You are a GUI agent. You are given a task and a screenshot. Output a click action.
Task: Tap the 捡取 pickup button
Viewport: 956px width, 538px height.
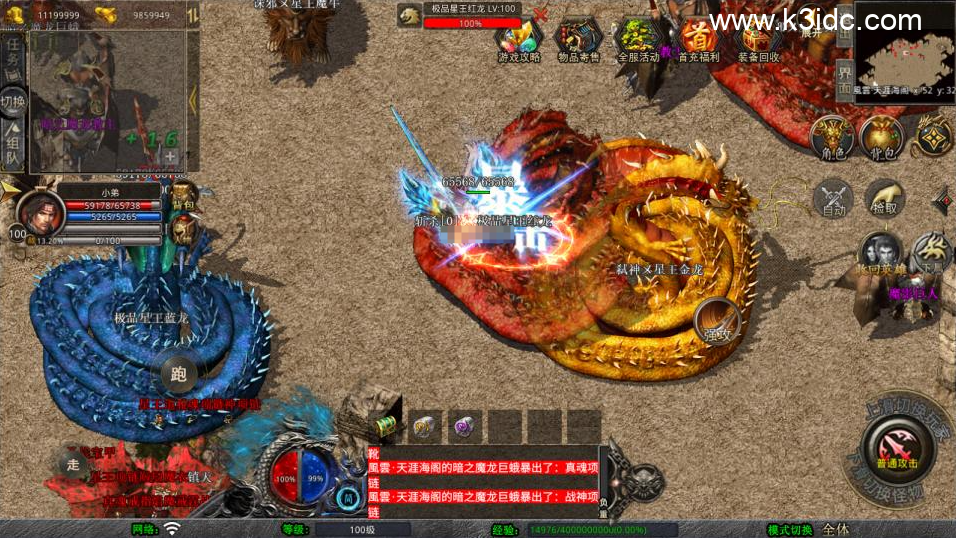[884, 198]
